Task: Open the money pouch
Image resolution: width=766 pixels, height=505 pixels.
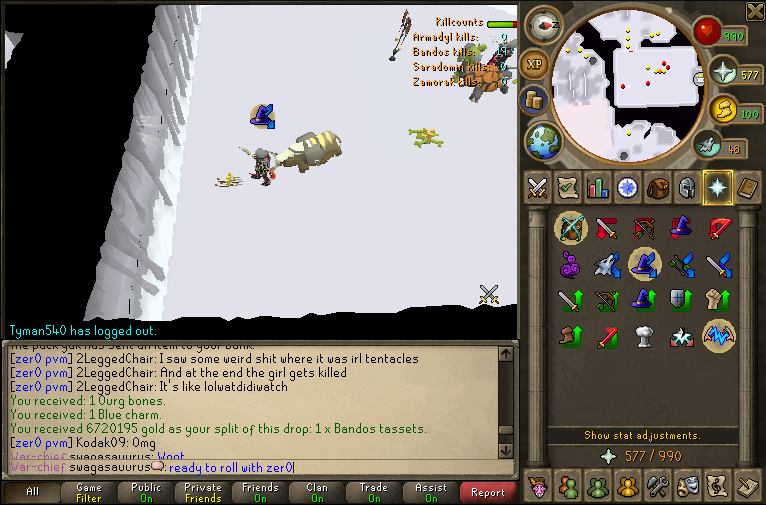Action: coord(534,99)
